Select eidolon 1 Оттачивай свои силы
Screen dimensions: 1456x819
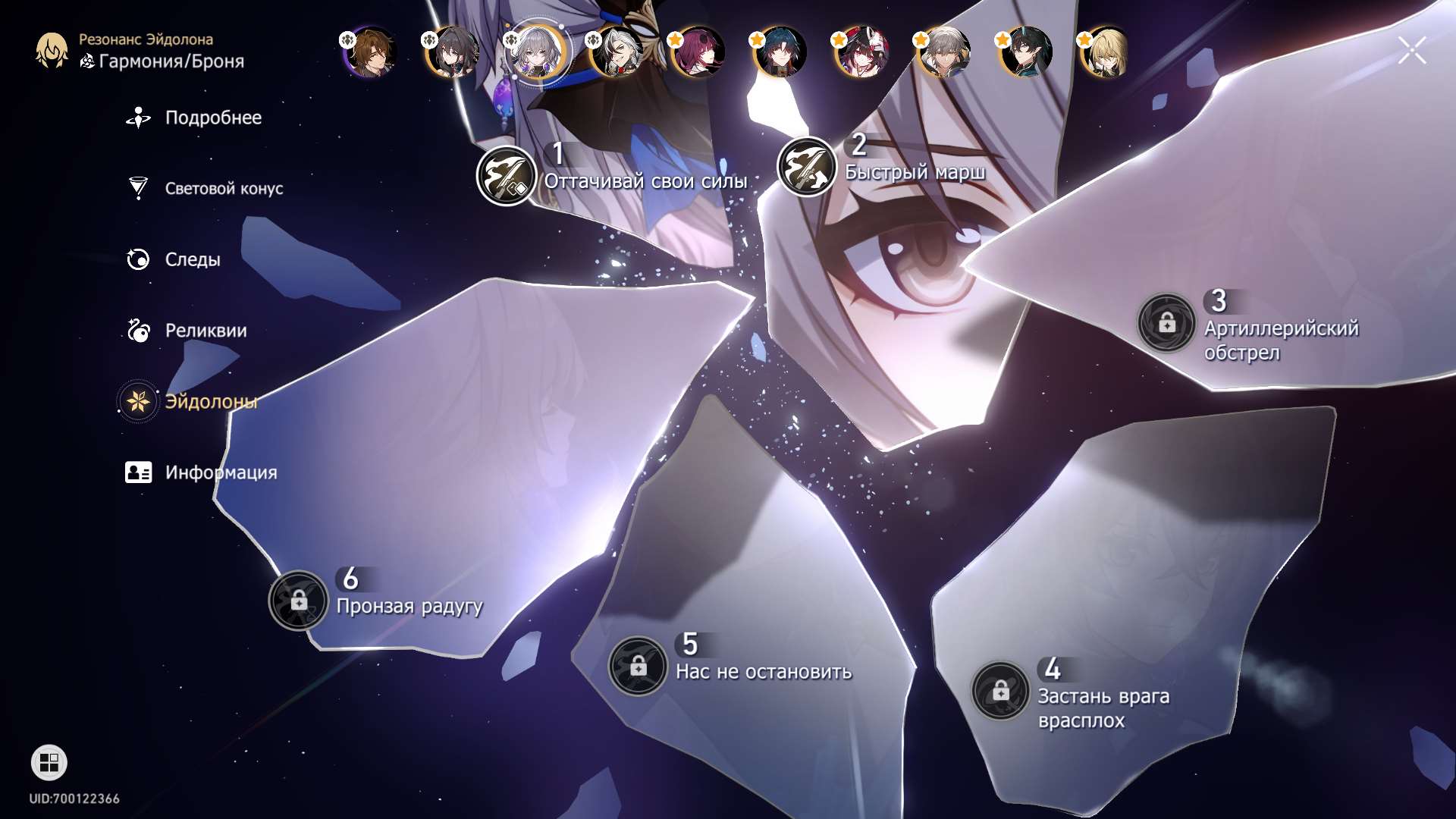(x=506, y=176)
